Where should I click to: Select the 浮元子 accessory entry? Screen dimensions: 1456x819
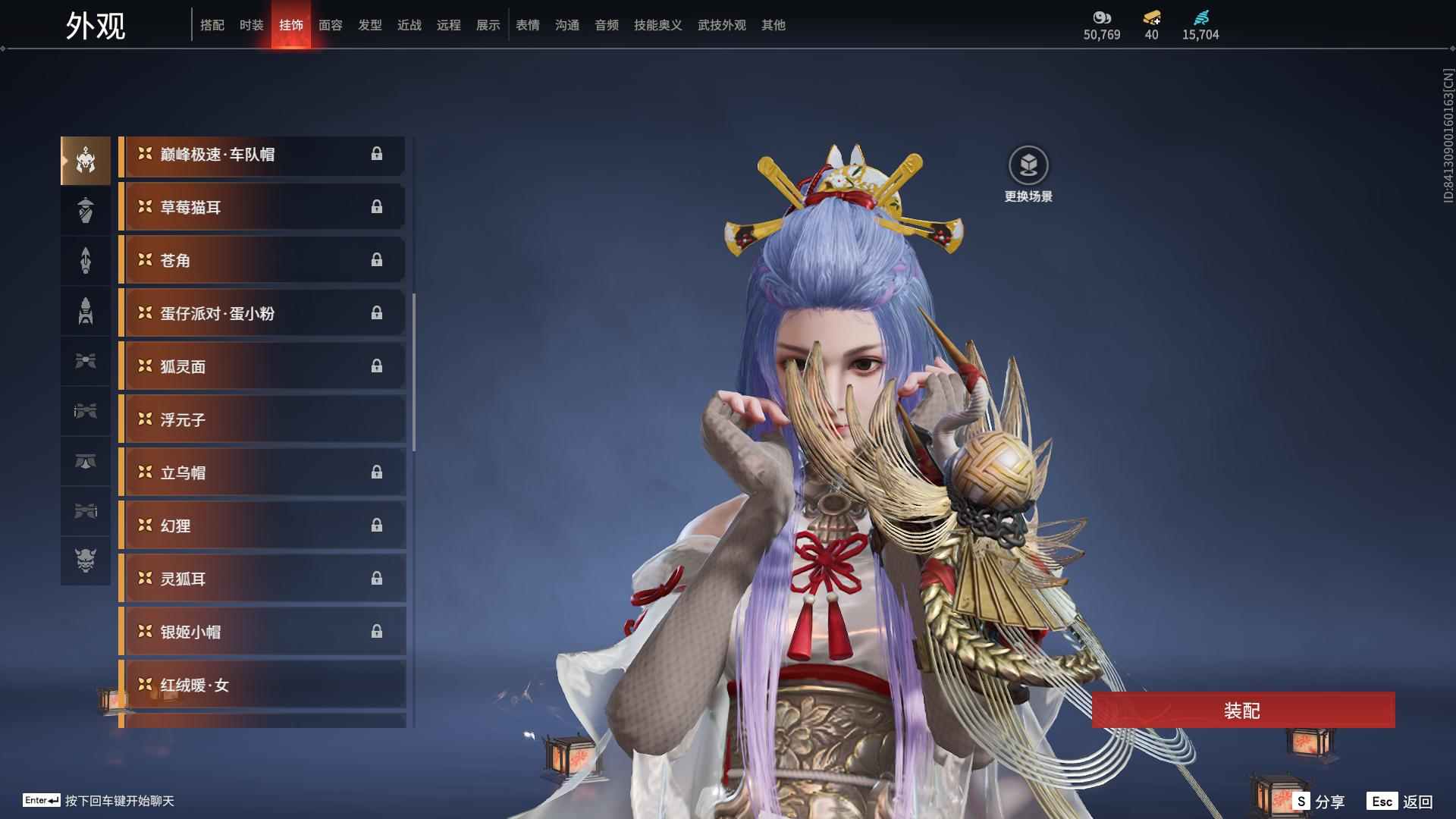pos(262,419)
